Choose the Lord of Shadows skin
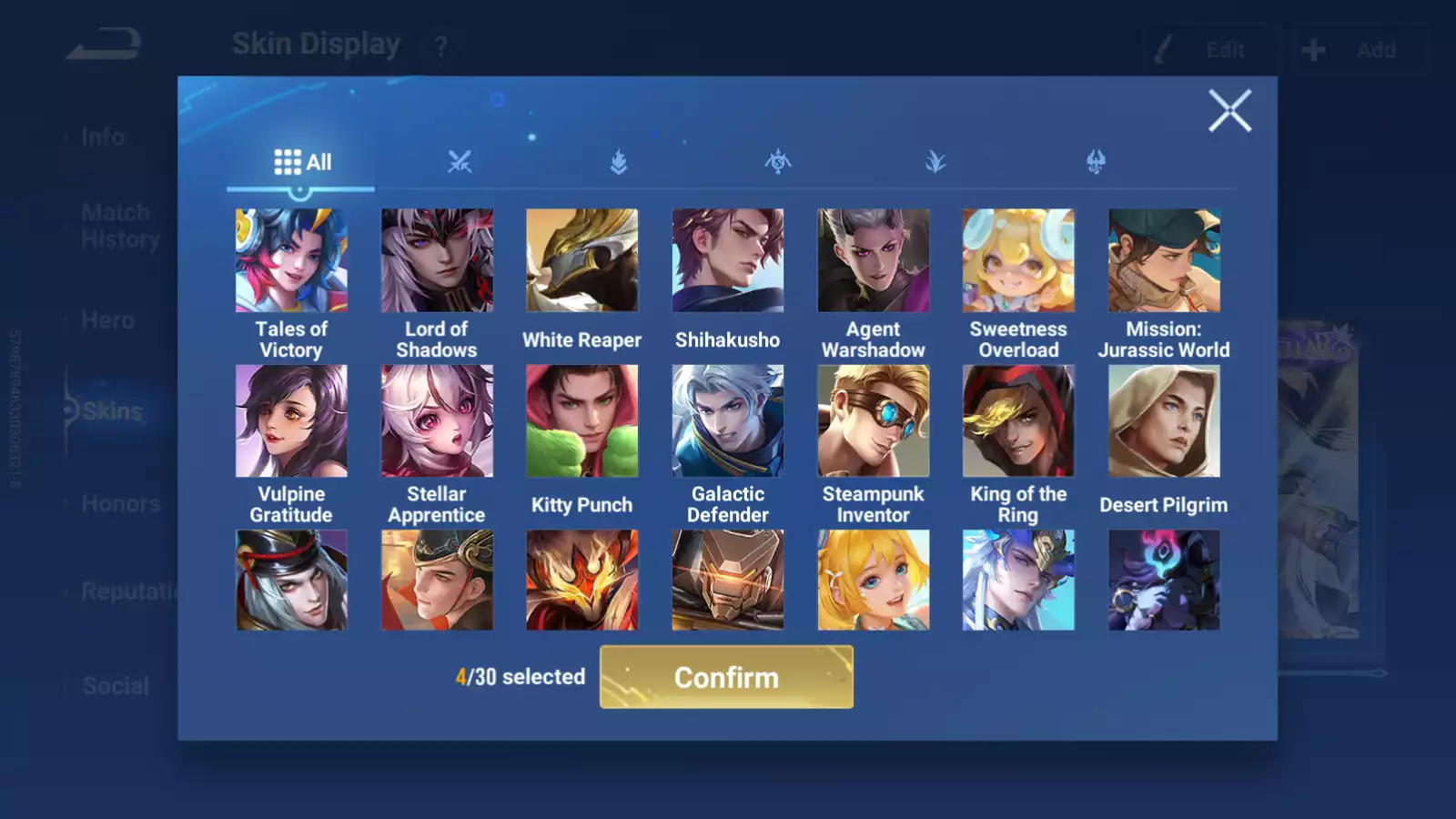 tap(437, 261)
